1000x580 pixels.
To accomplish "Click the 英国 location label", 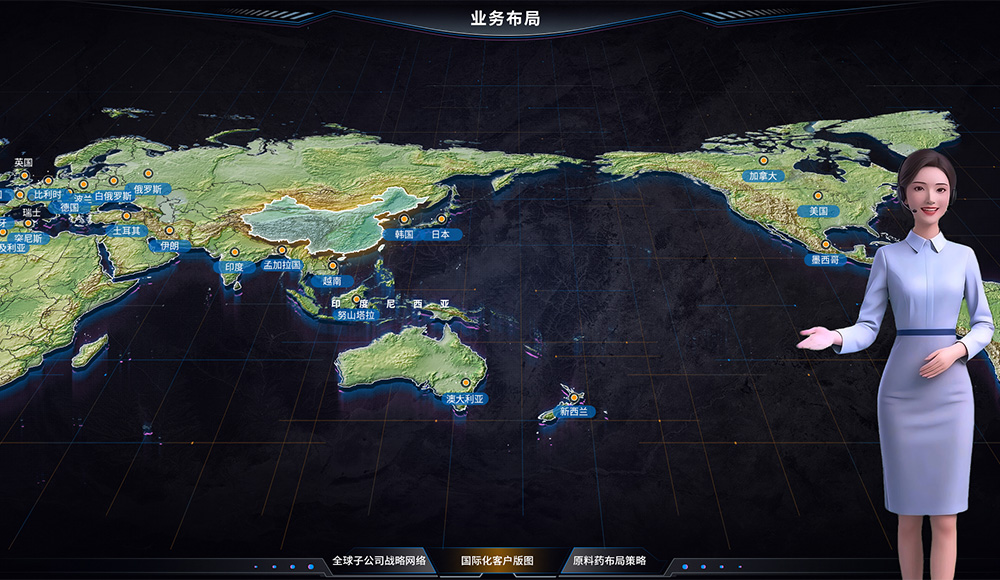I will (23, 162).
